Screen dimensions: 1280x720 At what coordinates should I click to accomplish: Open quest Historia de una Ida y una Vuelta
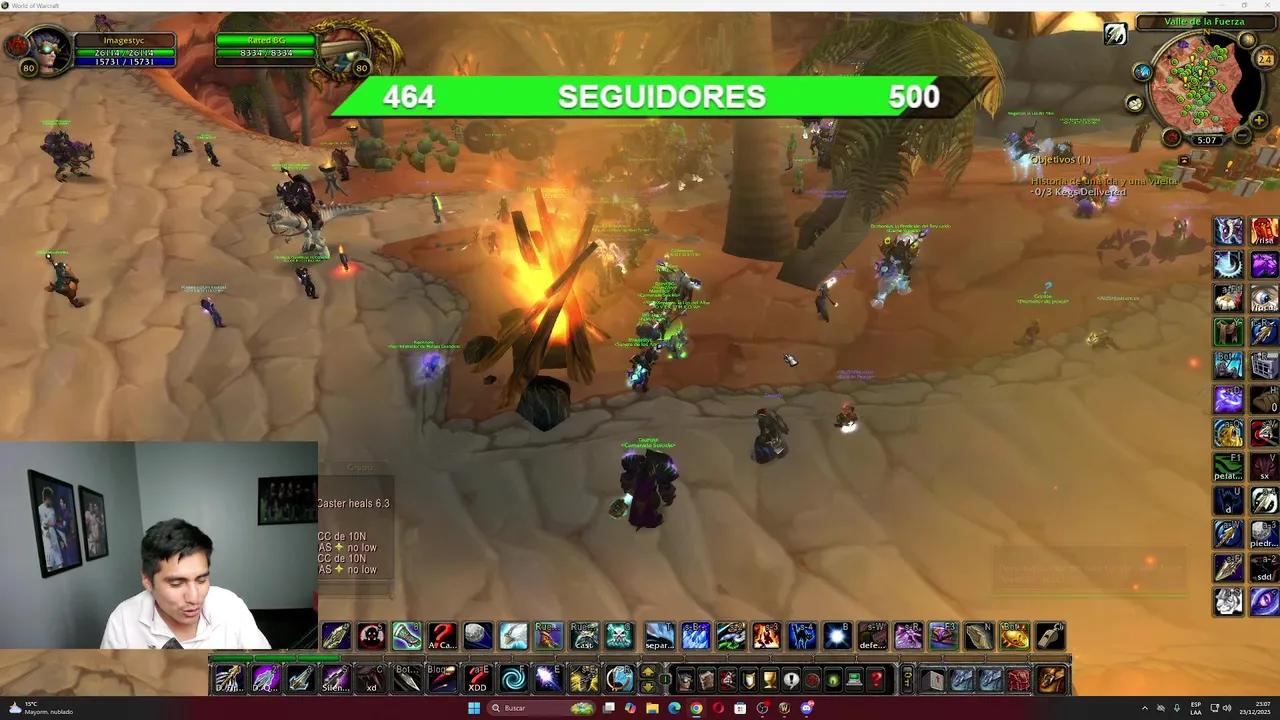click(1104, 181)
